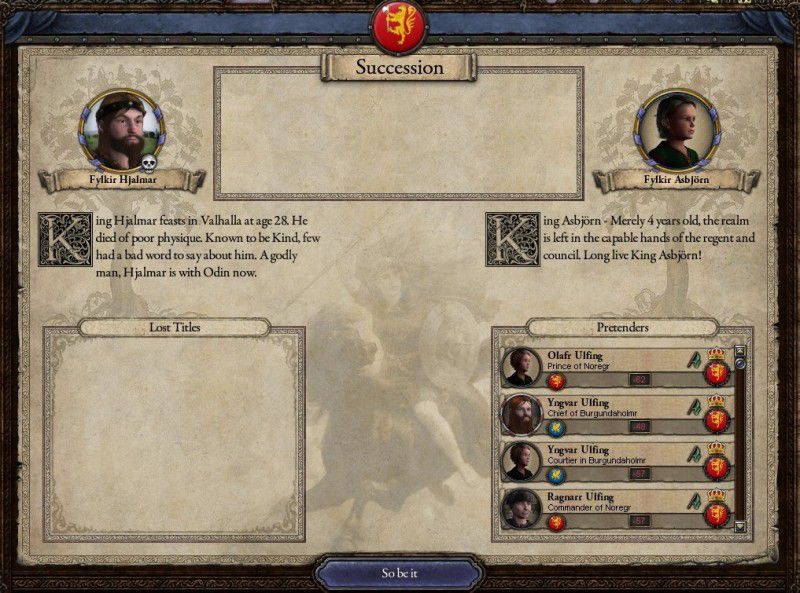Click the green flag icon beside Olafr Ulfing
800x593 pixels.
692,358
